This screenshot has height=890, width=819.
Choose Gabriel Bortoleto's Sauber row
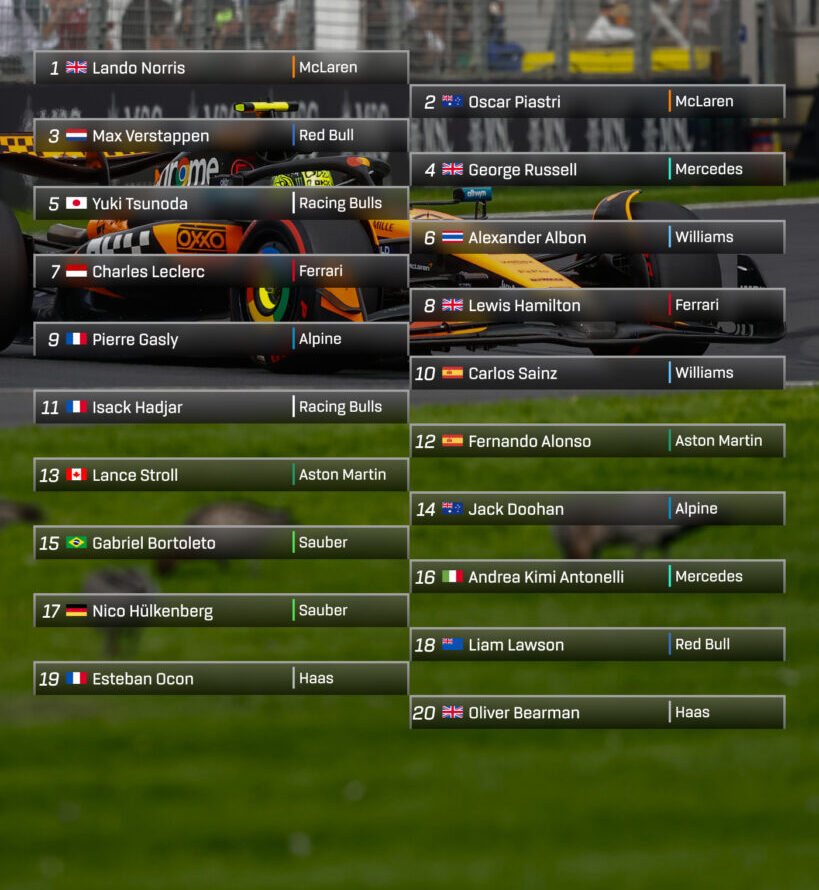(220, 543)
